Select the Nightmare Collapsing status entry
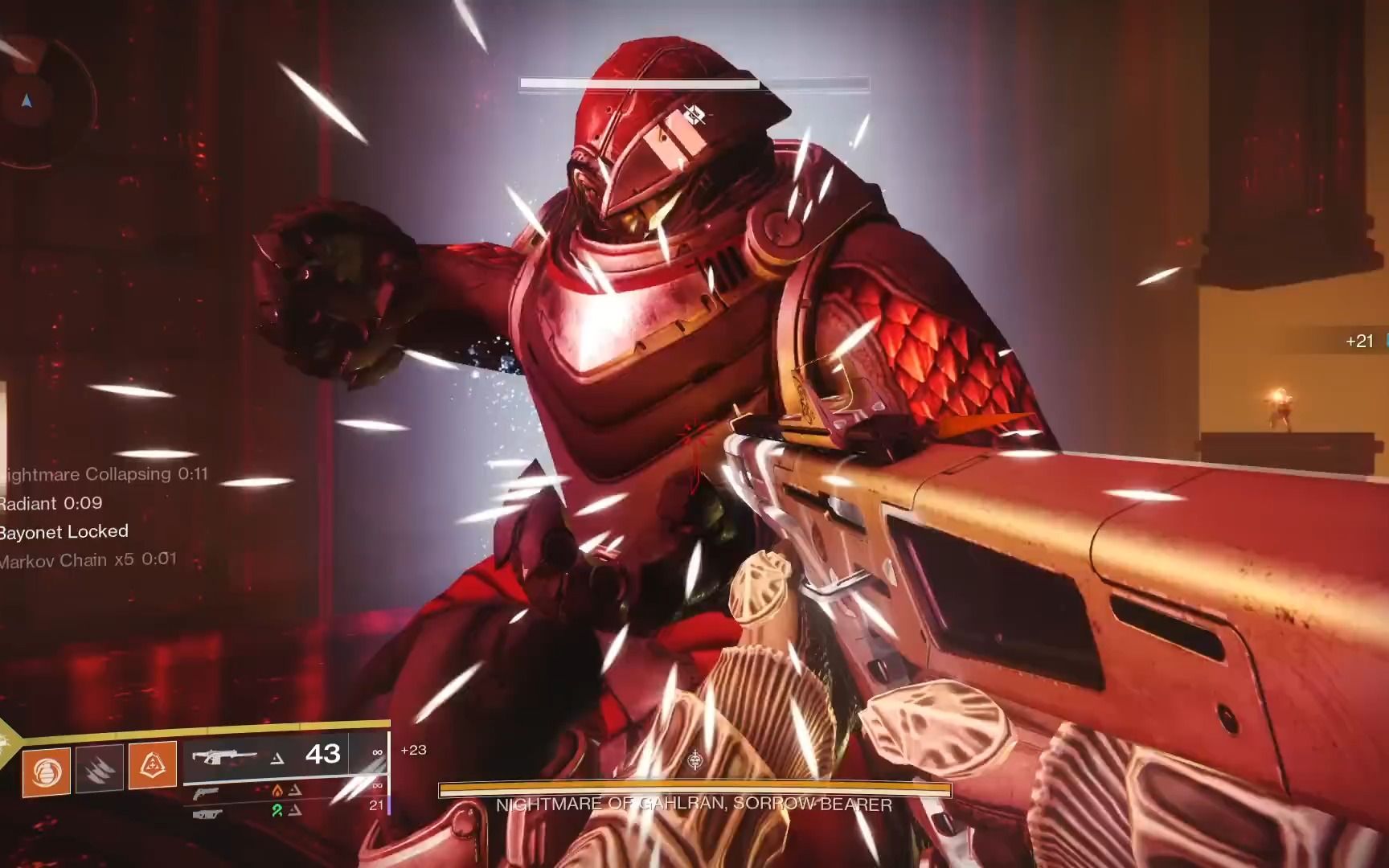The height and width of the screenshot is (868, 1389). [x=104, y=474]
